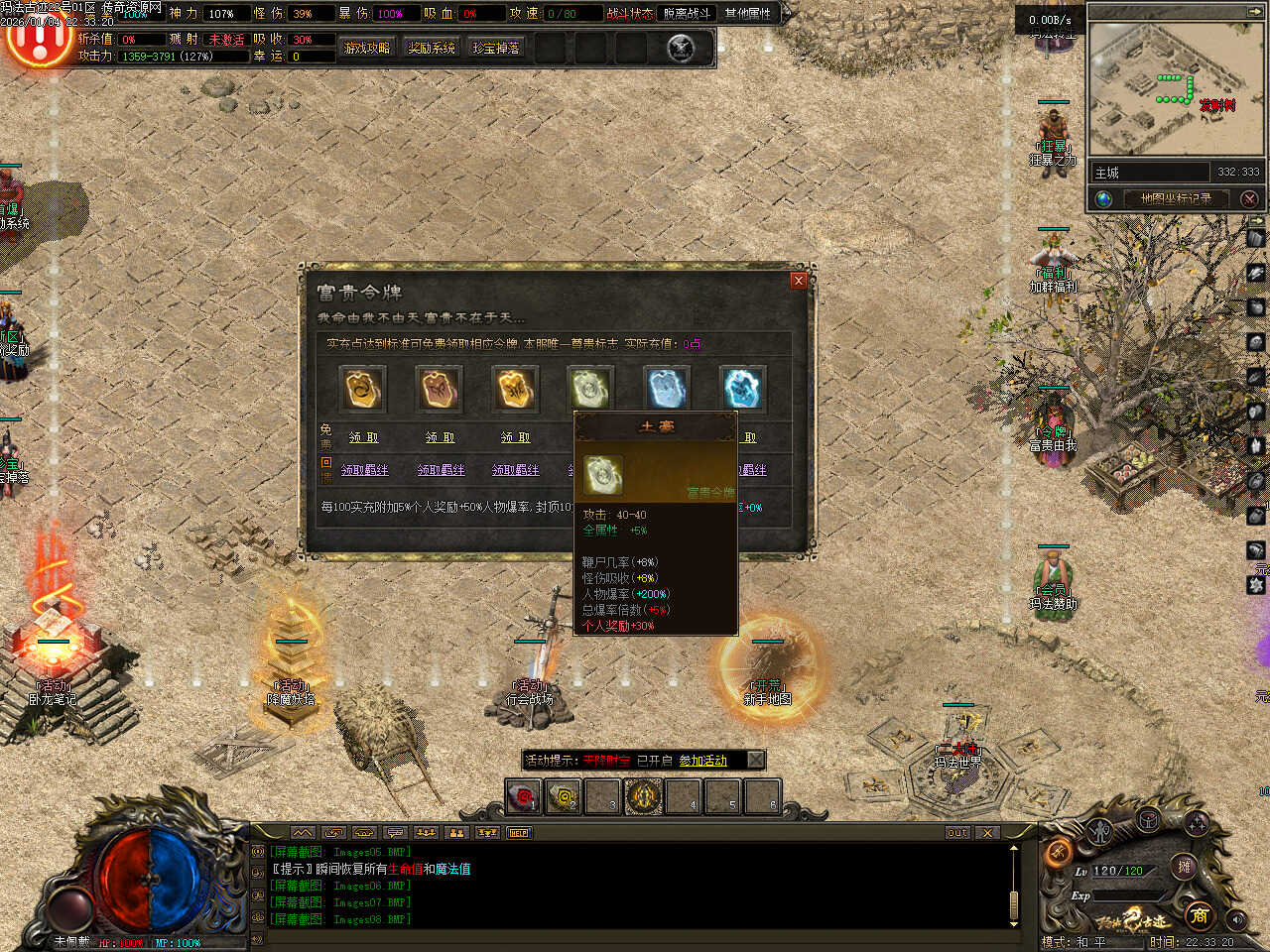The height and width of the screenshot is (952, 1270).
Task: Click the HELP button above chat
Action: click(519, 833)
